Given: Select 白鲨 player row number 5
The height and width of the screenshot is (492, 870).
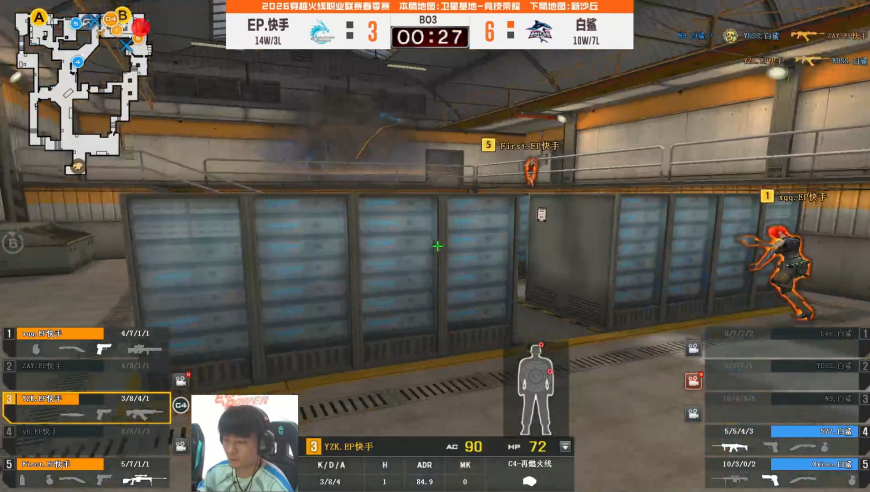Looking at the screenshot, I should pyautogui.click(x=786, y=473).
